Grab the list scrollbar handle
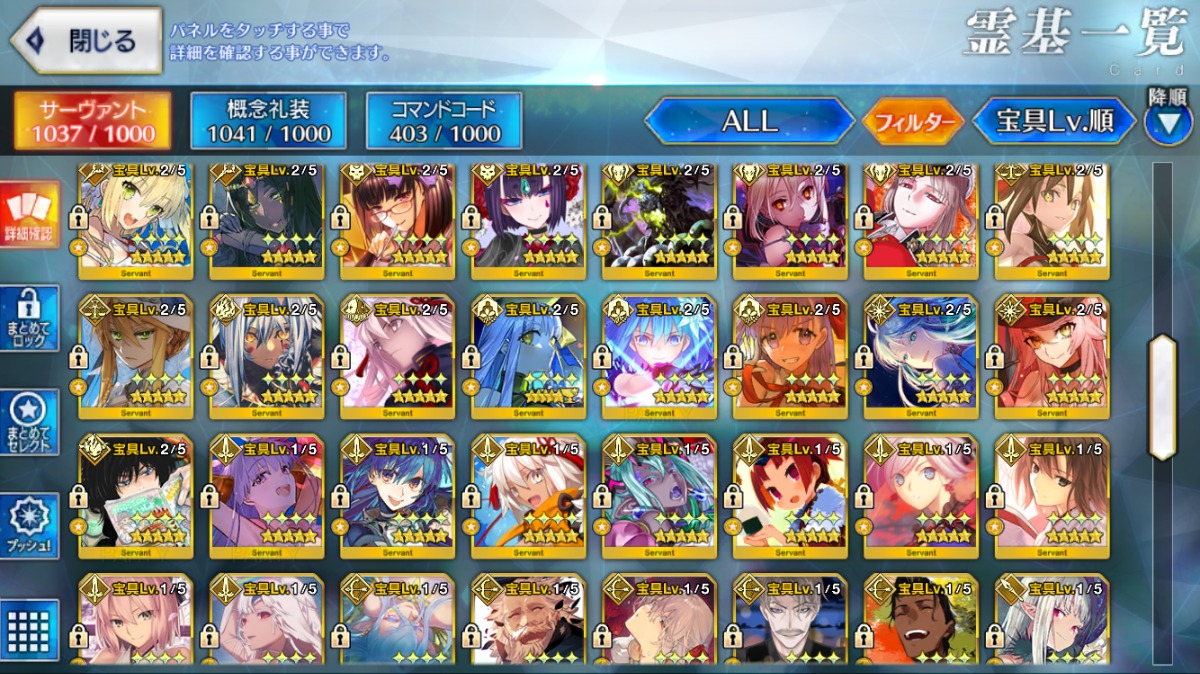The width and height of the screenshot is (1200, 674). (x=1162, y=397)
